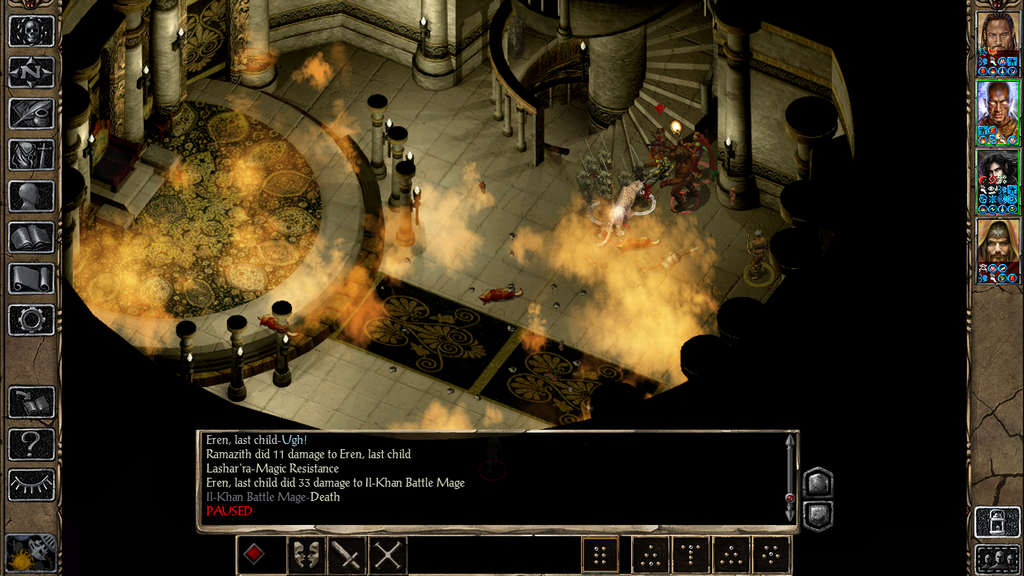Open the journal quill button

coord(31,113)
